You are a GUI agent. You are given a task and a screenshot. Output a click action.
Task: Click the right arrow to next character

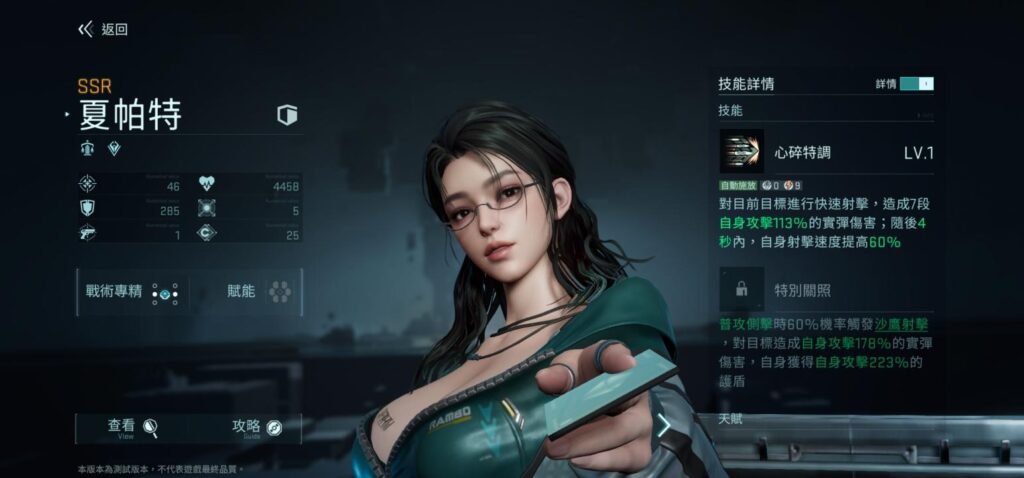tap(663, 426)
